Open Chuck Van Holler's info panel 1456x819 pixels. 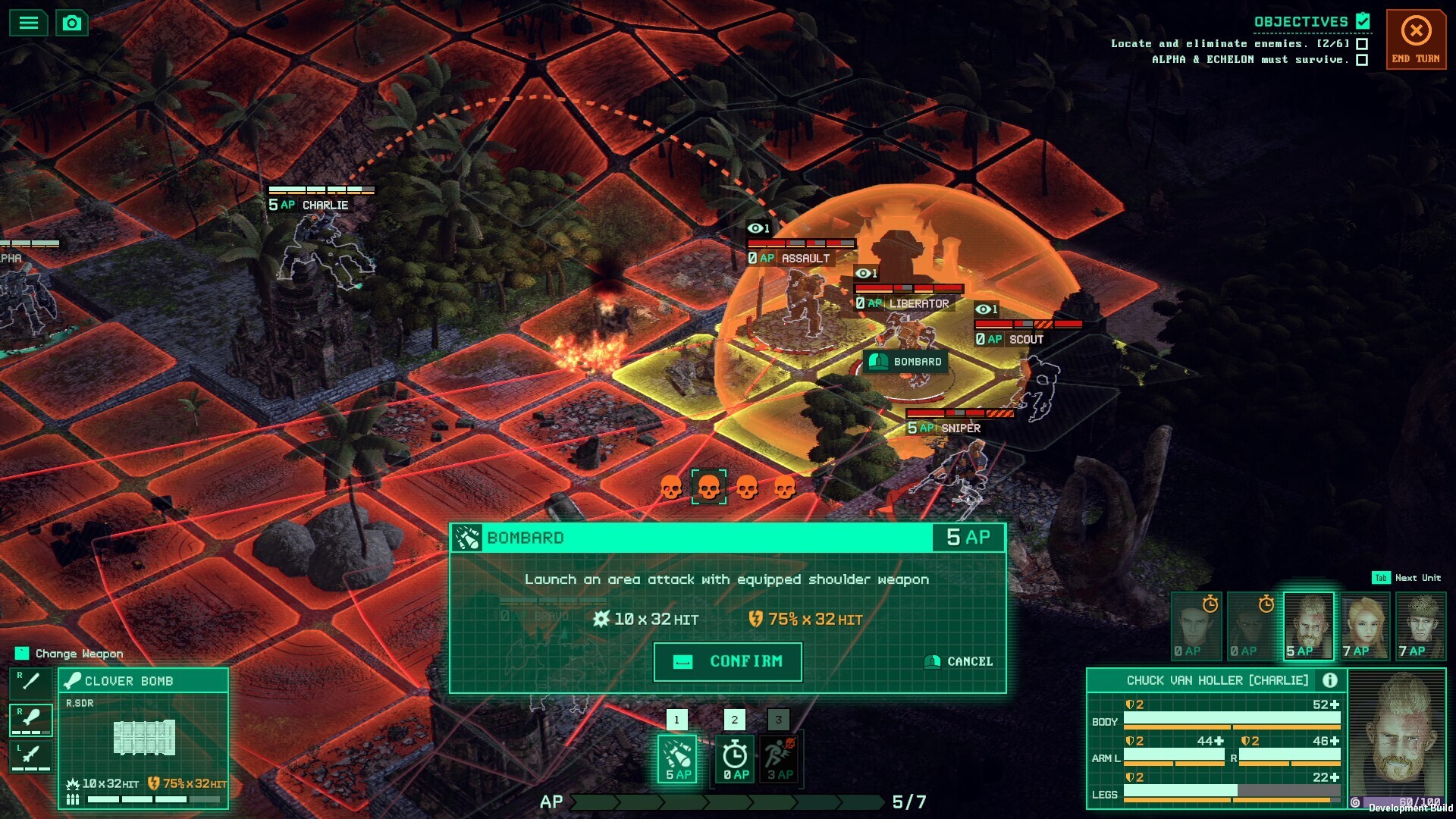click(1329, 680)
